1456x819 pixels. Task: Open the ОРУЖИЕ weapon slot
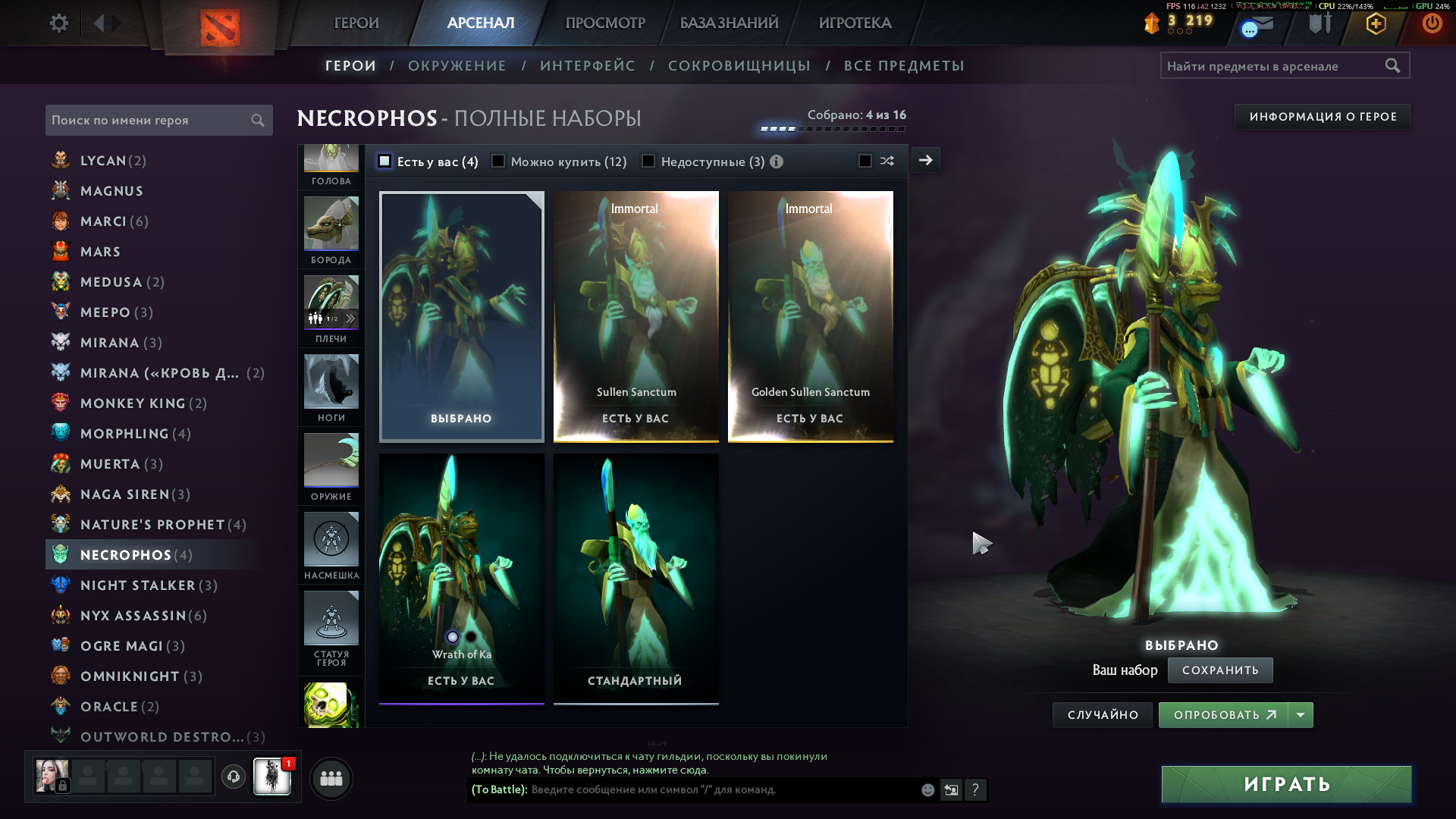[x=331, y=466]
